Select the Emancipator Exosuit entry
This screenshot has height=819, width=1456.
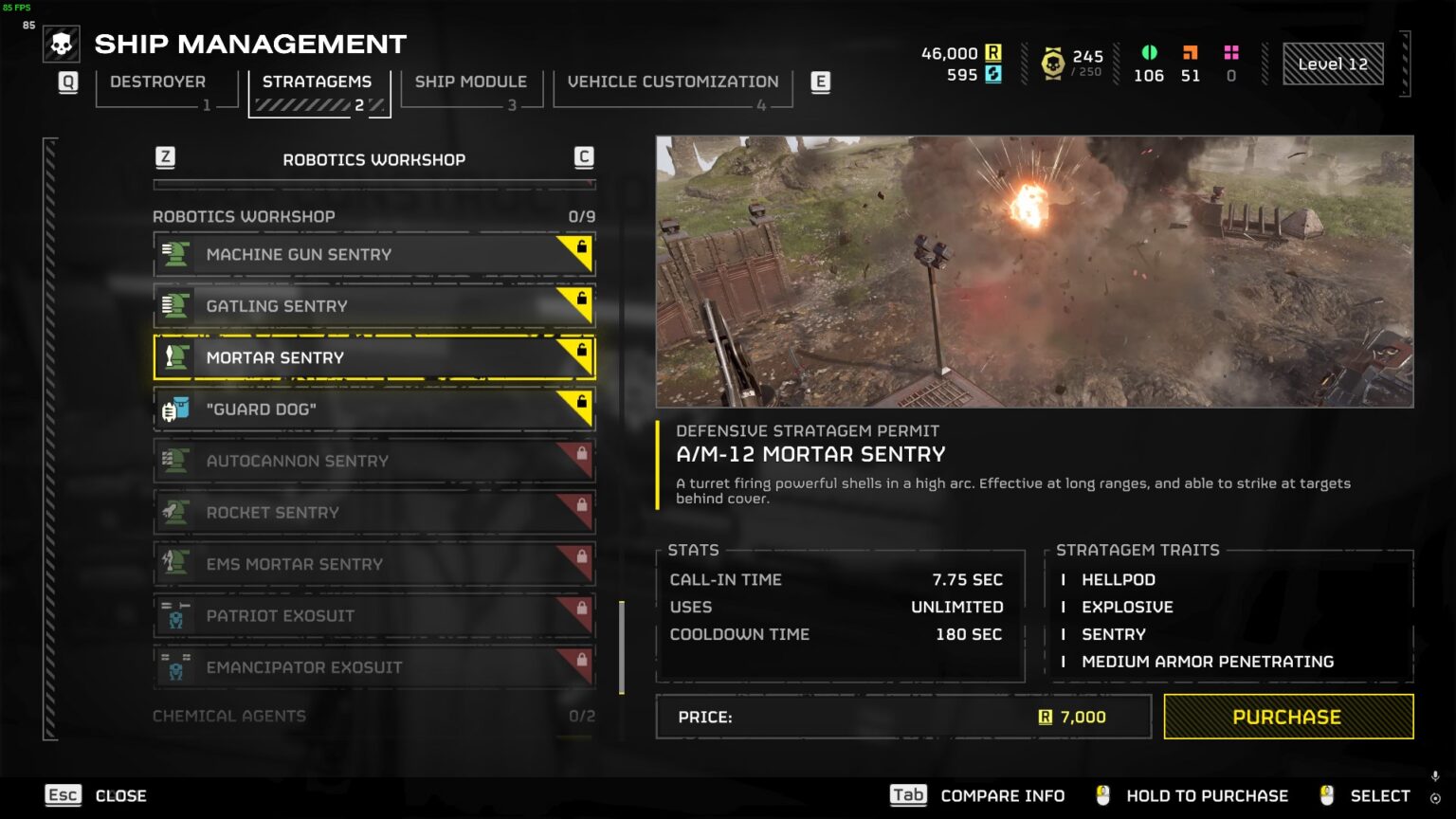[373, 667]
